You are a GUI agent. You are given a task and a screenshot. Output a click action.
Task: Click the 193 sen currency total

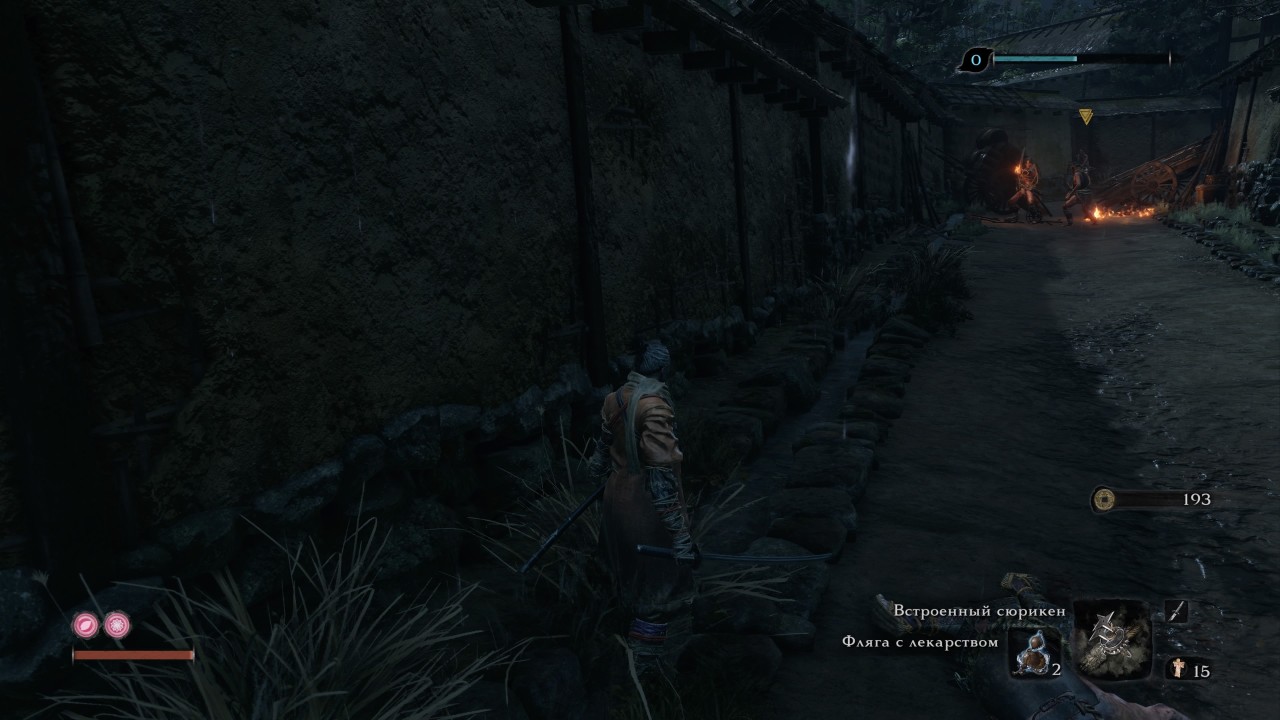coord(1198,497)
